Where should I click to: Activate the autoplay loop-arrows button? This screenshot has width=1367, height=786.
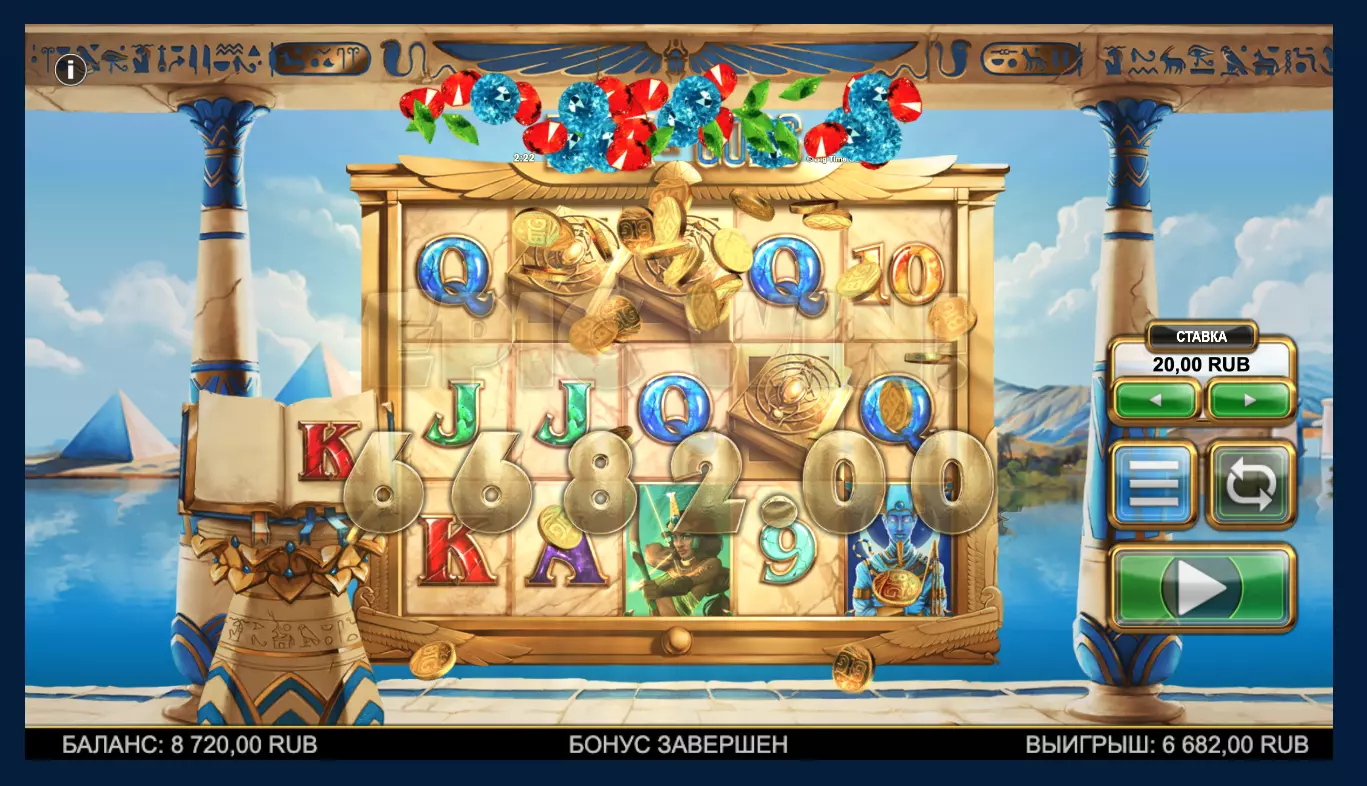[x=1250, y=485]
